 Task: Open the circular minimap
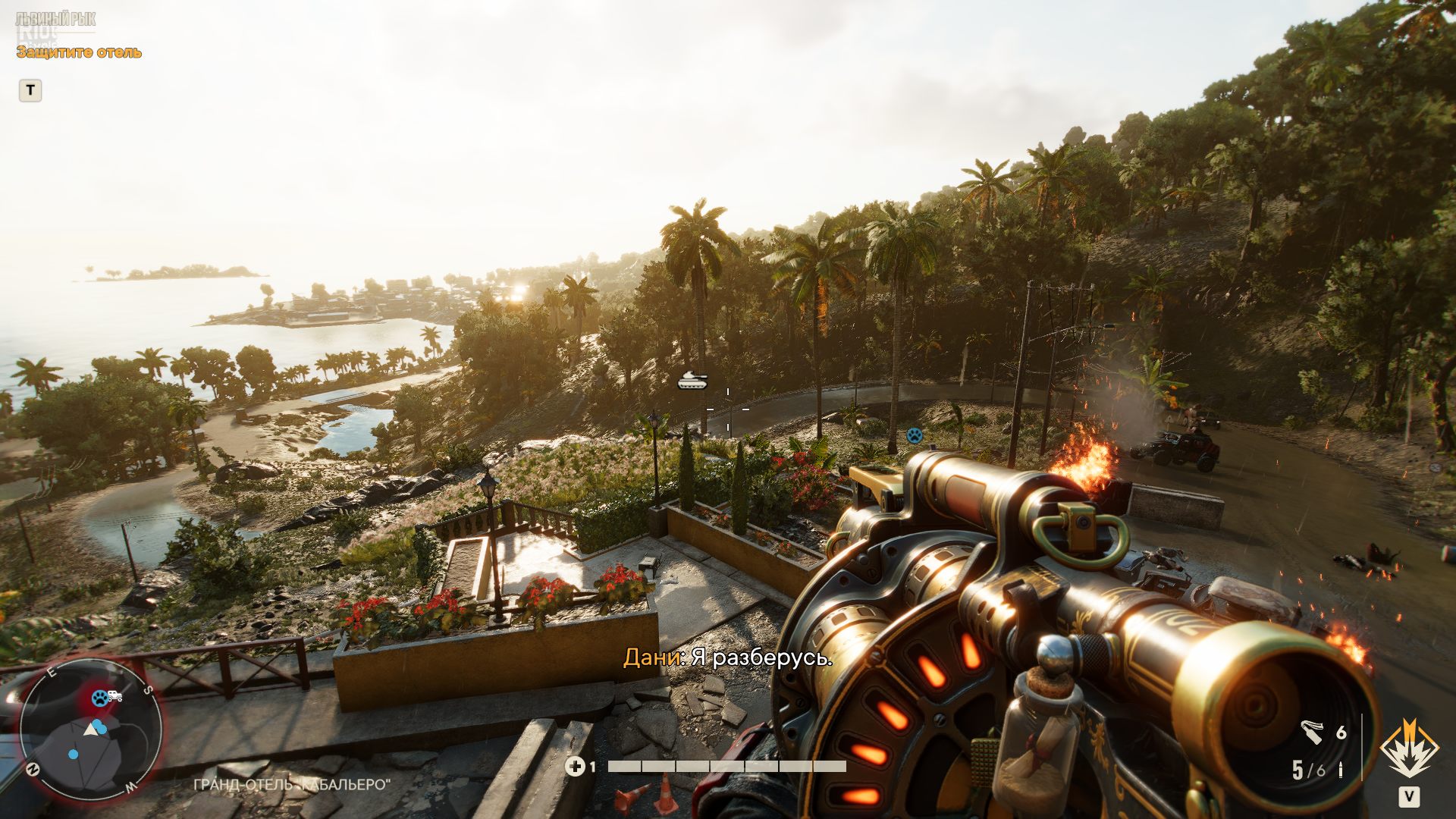click(x=90, y=730)
